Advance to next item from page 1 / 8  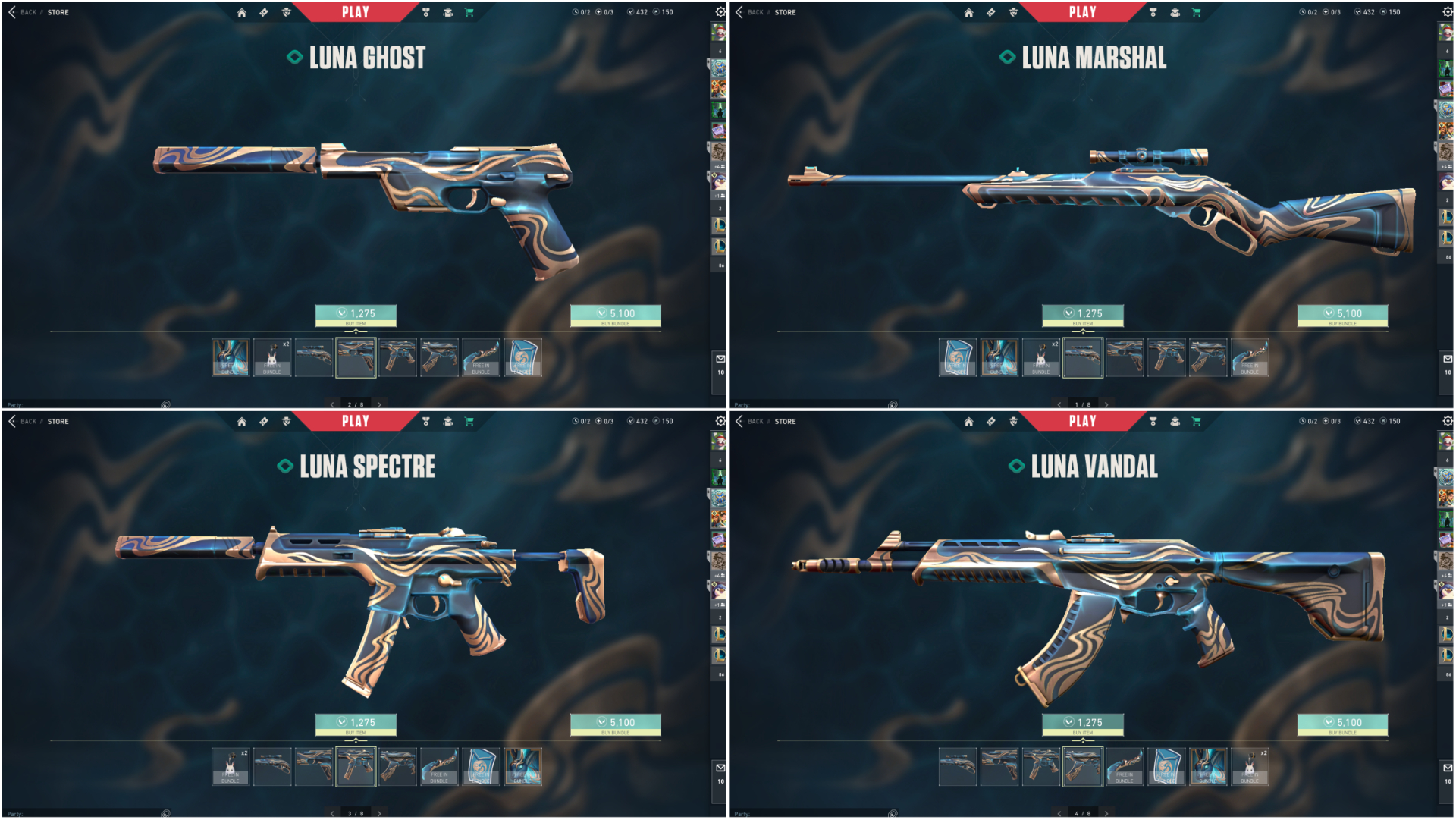tap(1106, 405)
